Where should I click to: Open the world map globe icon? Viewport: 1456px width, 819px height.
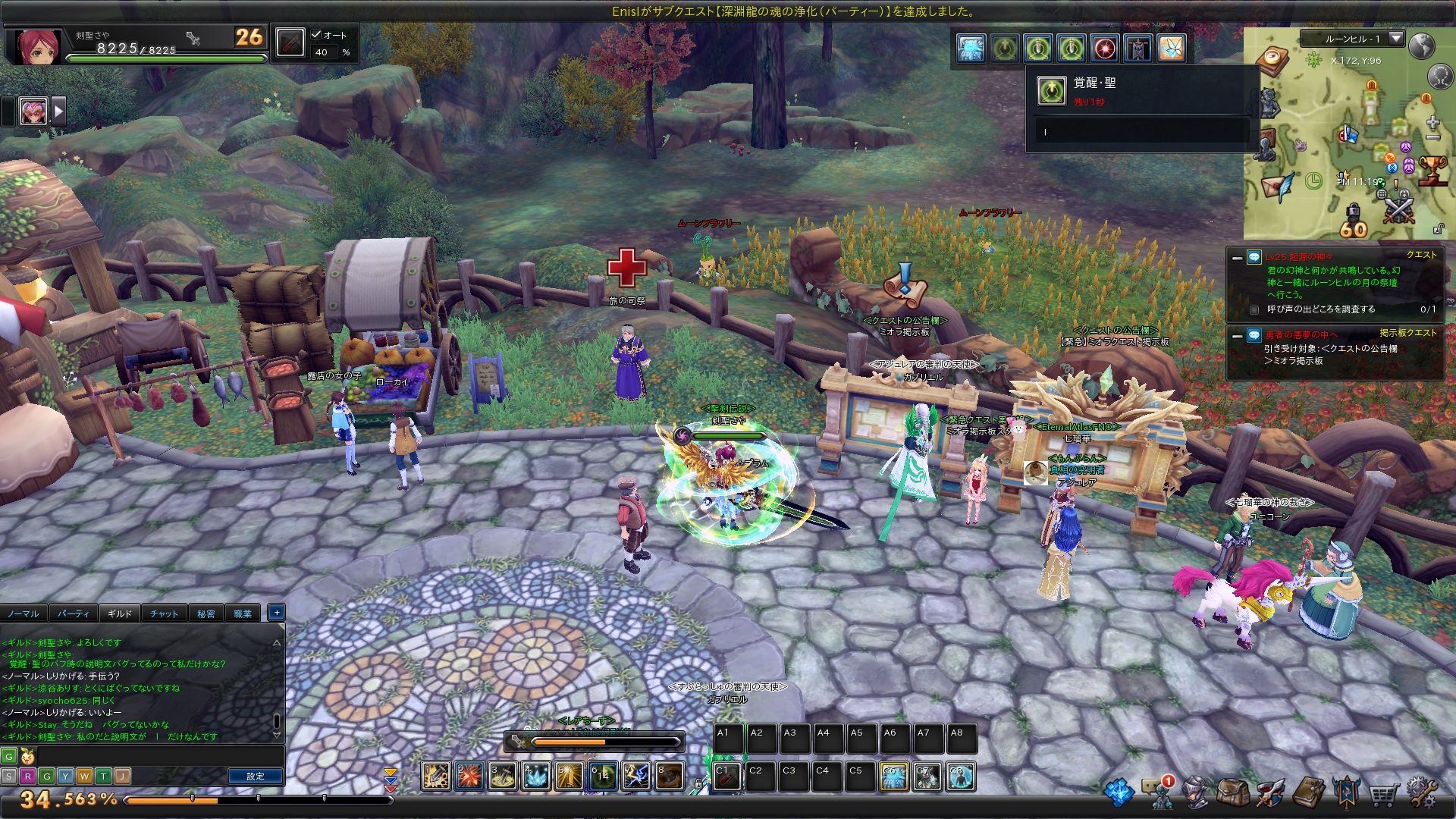(x=1421, y=46)
